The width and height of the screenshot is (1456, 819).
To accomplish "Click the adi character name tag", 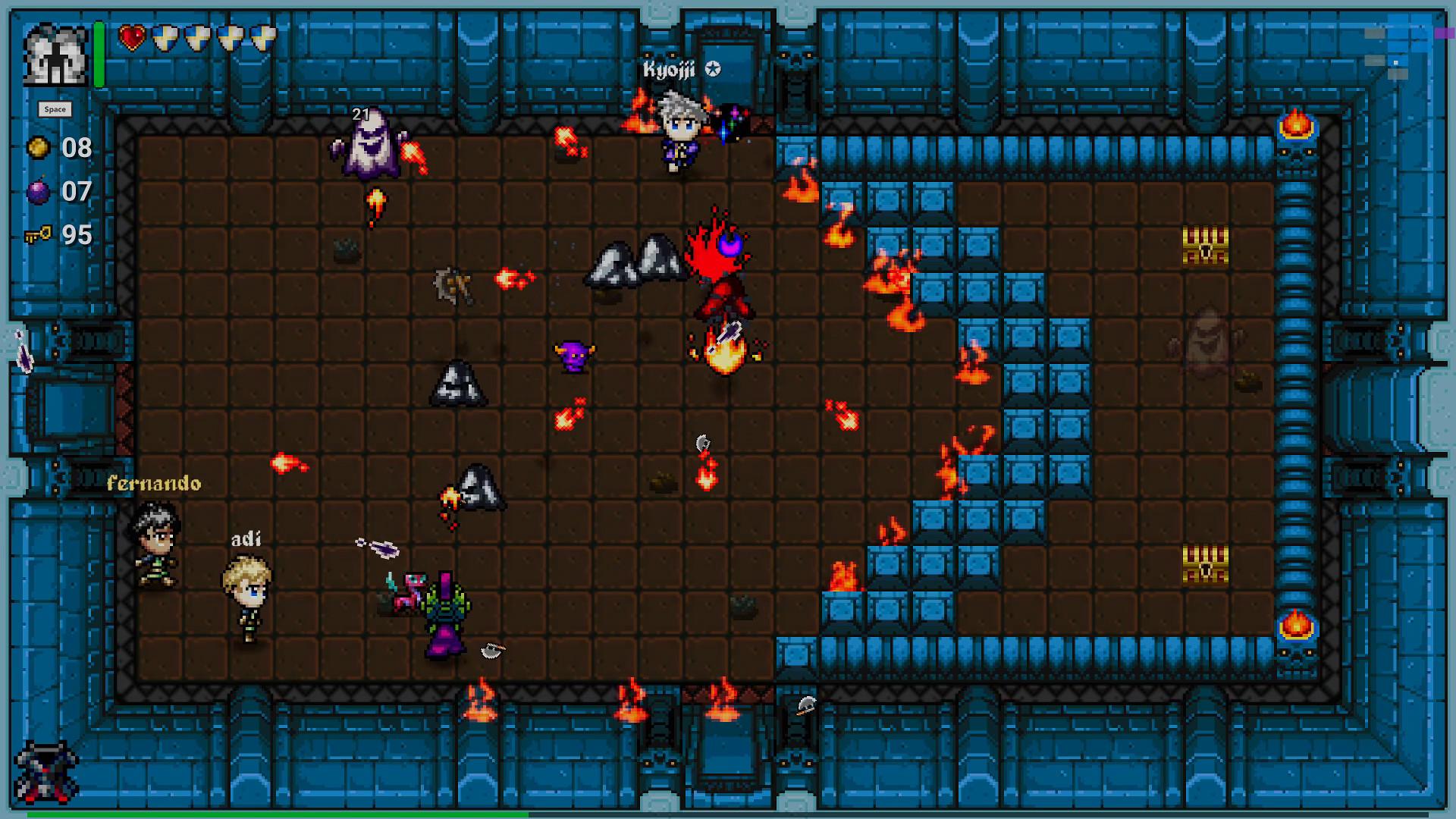I will click(245, 540).
